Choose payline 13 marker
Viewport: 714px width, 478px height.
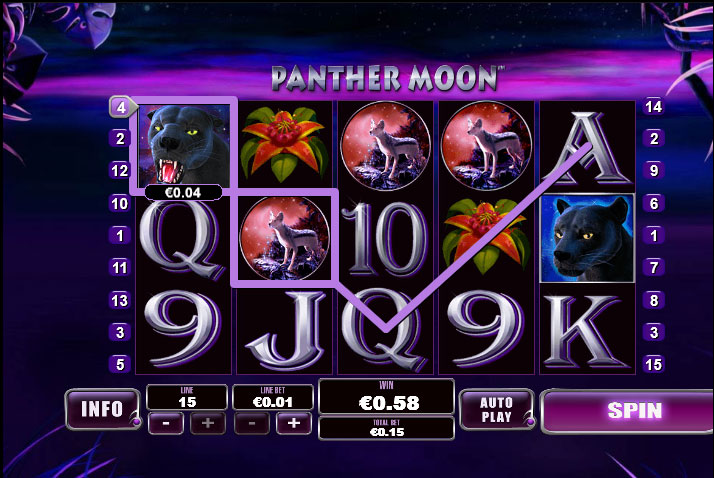120,300
